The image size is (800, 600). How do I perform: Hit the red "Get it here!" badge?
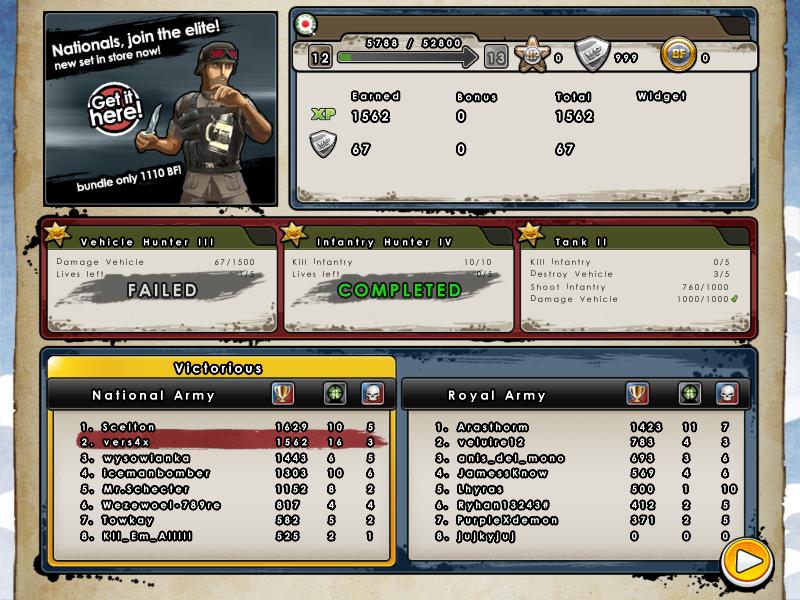tap(114, 112)
